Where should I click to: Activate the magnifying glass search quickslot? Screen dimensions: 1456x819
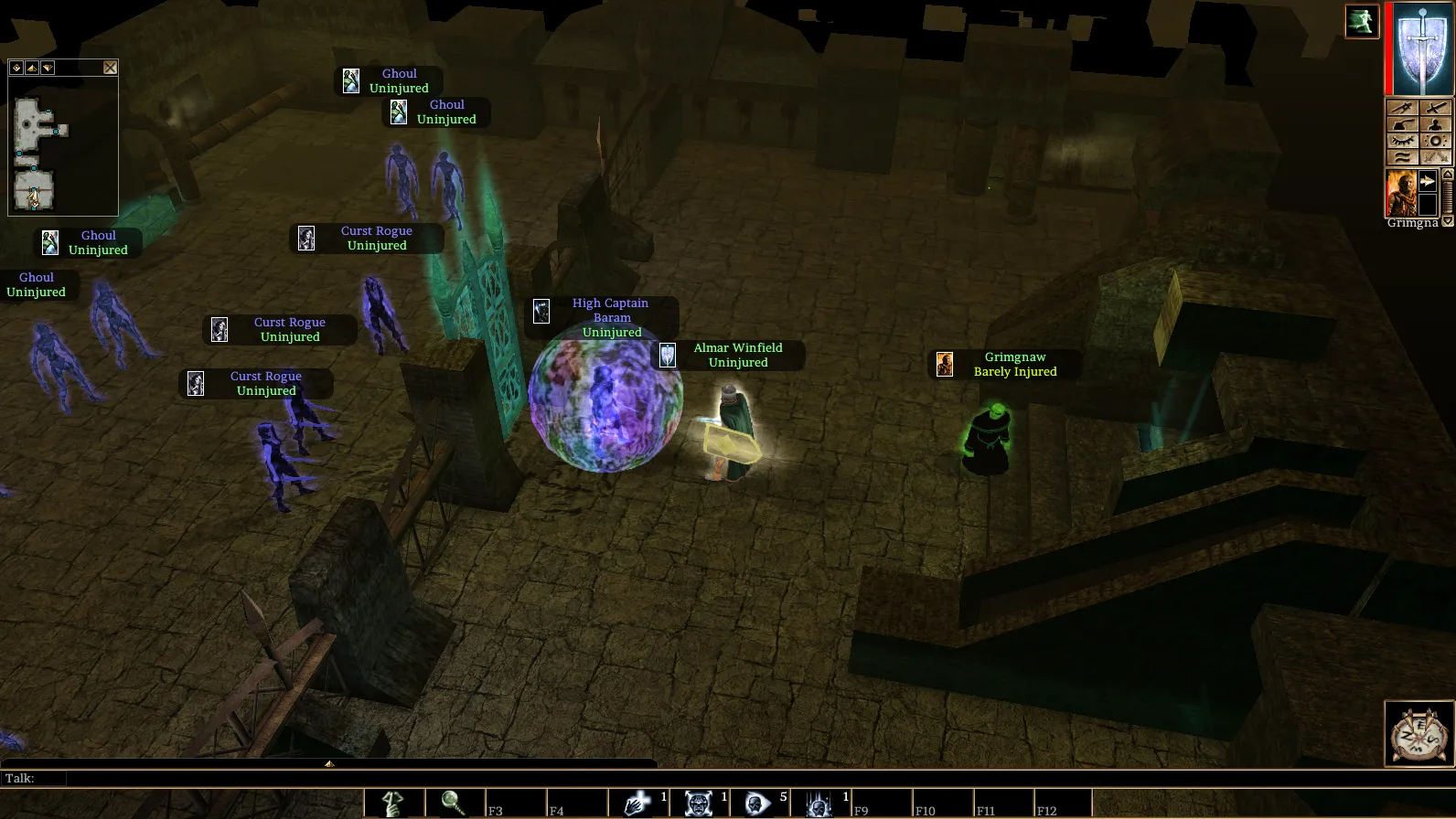[455, 803]
